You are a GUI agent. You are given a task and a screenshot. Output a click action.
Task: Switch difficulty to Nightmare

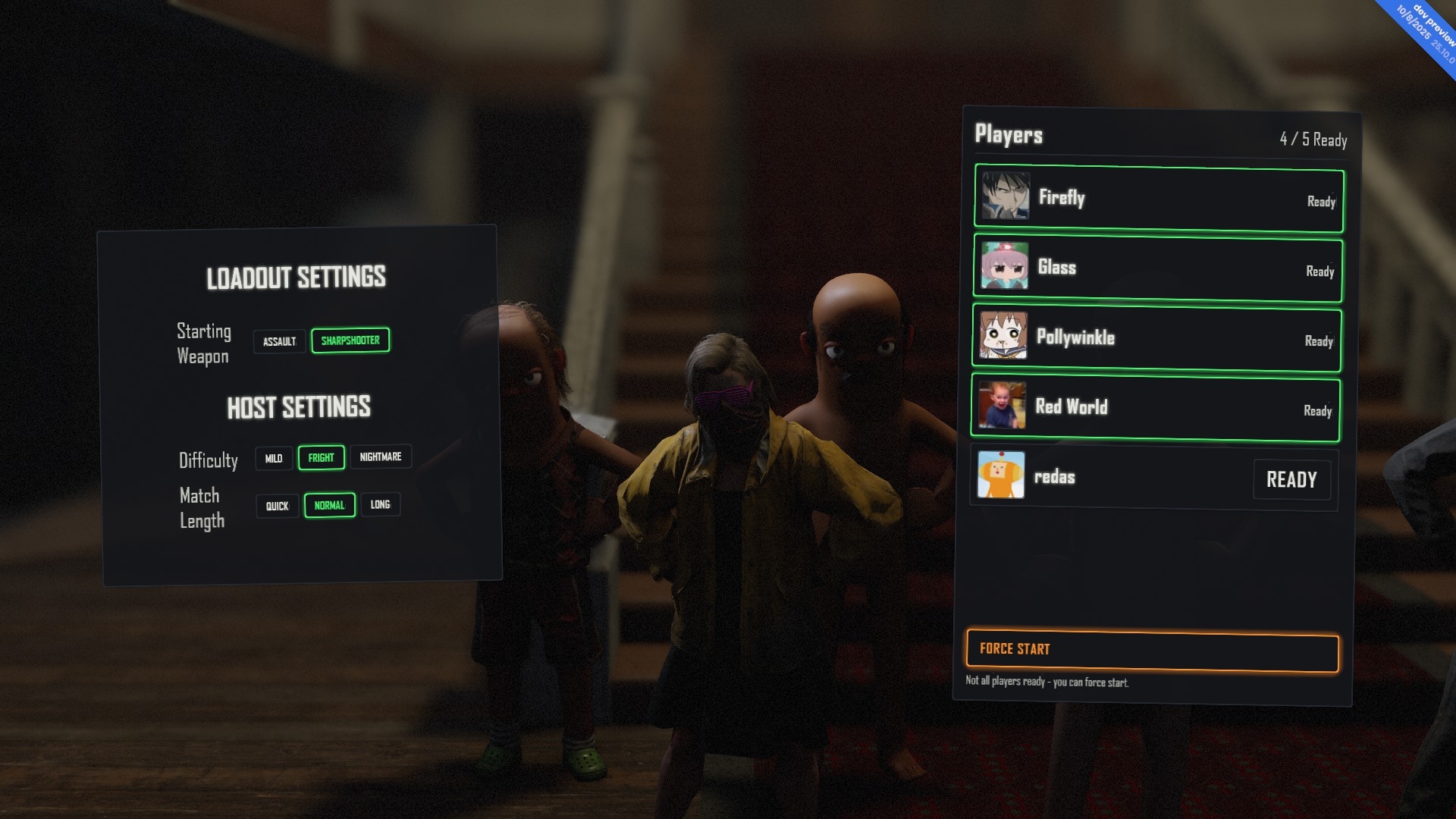380,457
